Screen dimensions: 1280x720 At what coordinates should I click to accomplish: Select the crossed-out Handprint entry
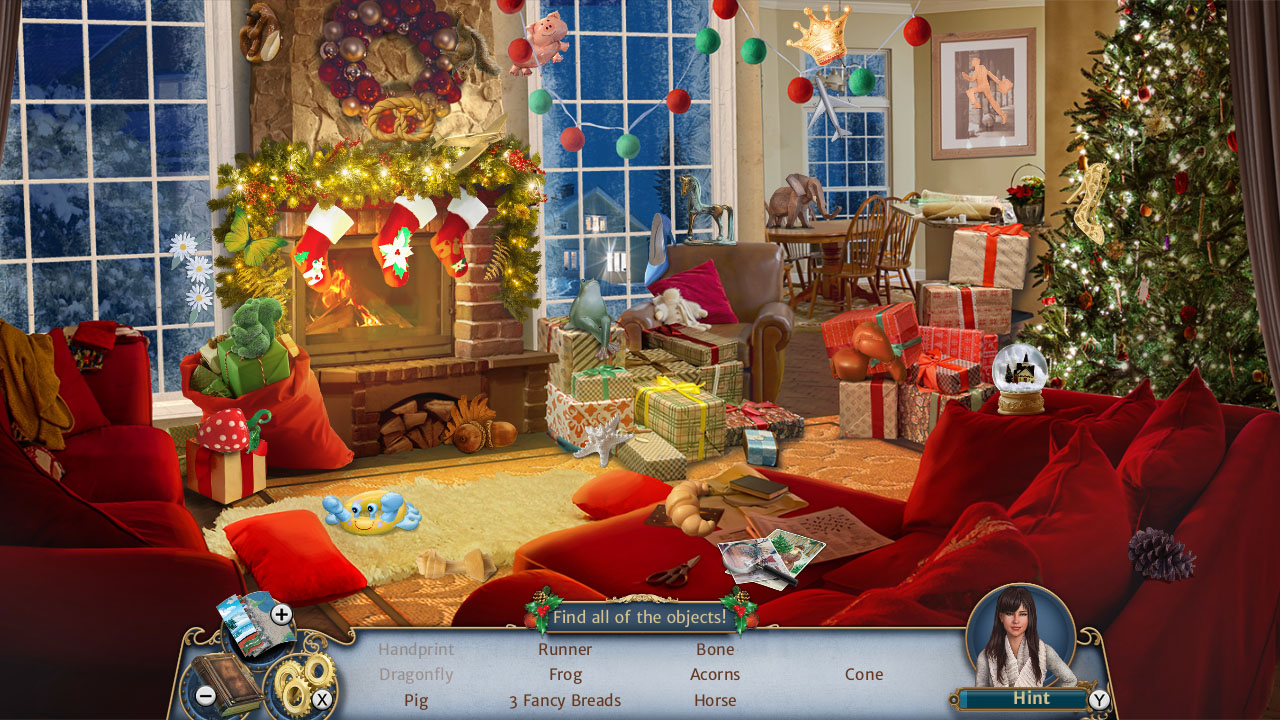(416, 649)
